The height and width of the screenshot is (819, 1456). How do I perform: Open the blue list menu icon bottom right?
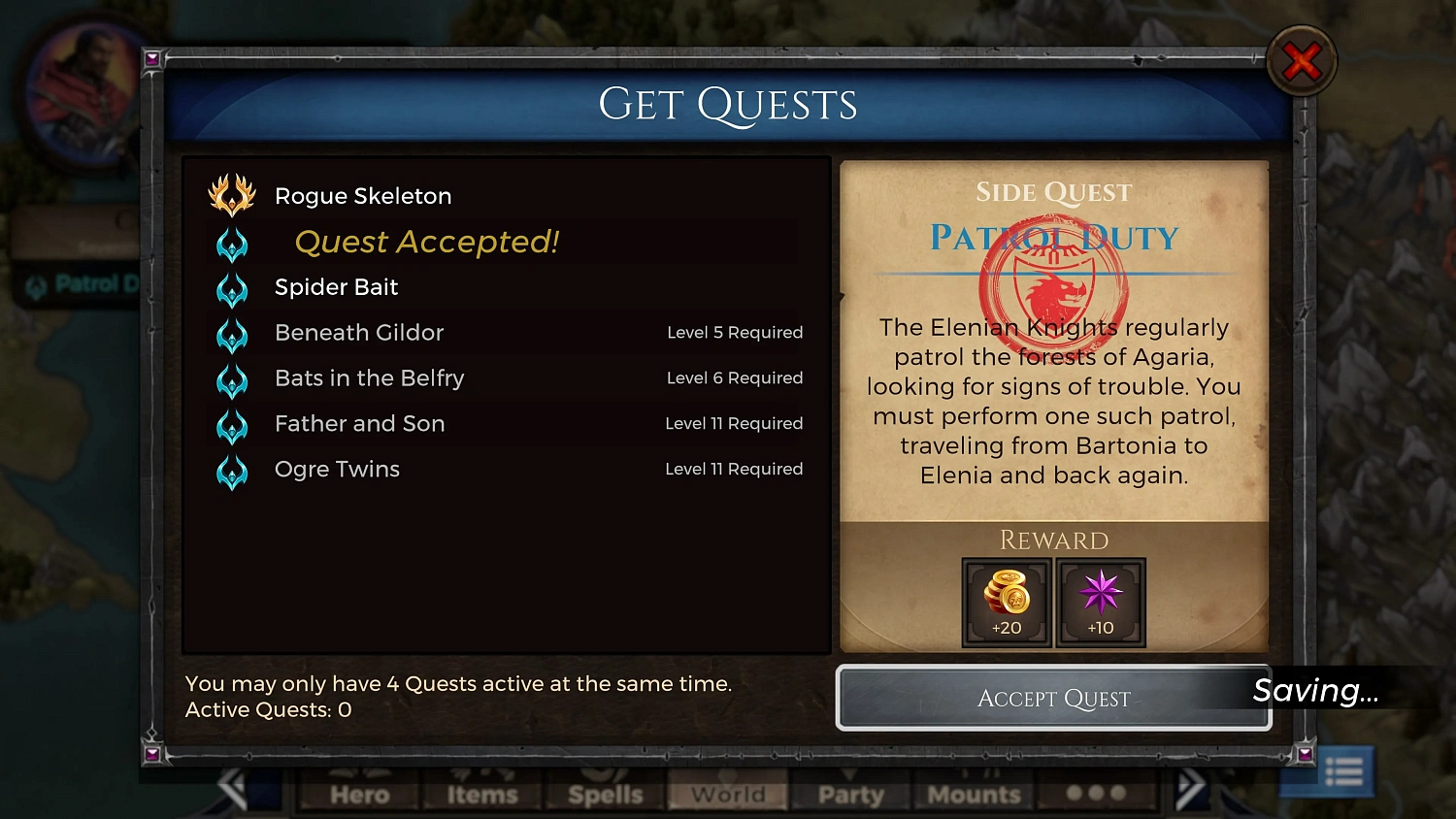click(1344, 770)
